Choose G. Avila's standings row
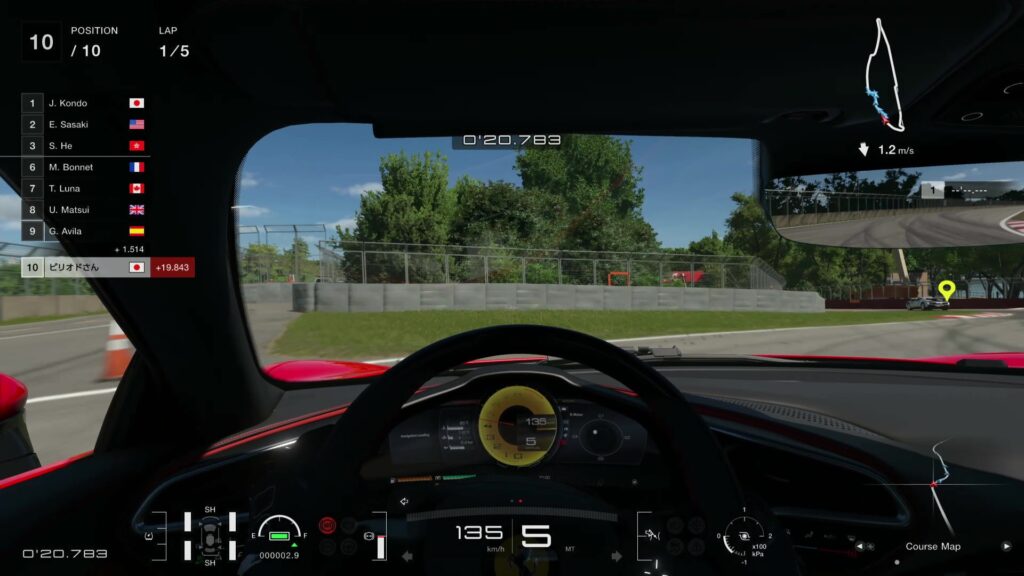The image size is (1024, 576). click(85, 231)
